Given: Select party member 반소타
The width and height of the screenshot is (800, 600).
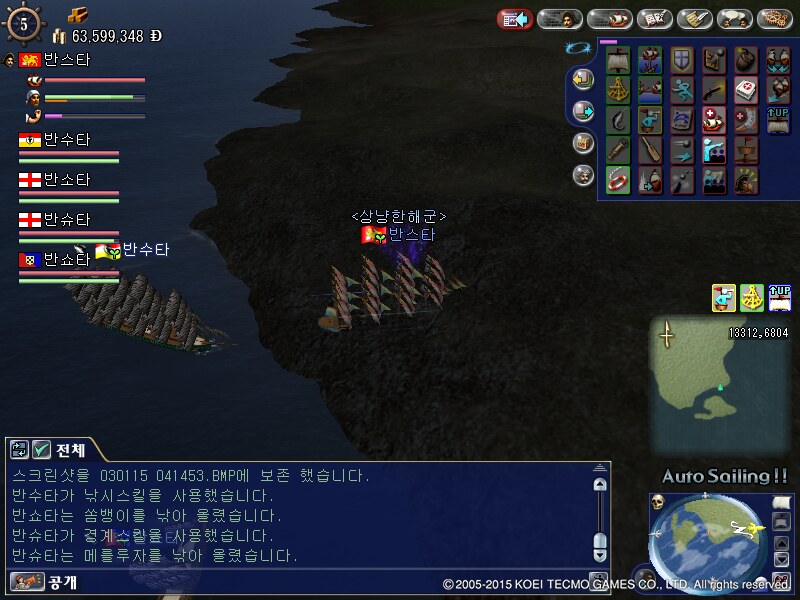Looking at the screenshot, I should click(66, 180).
